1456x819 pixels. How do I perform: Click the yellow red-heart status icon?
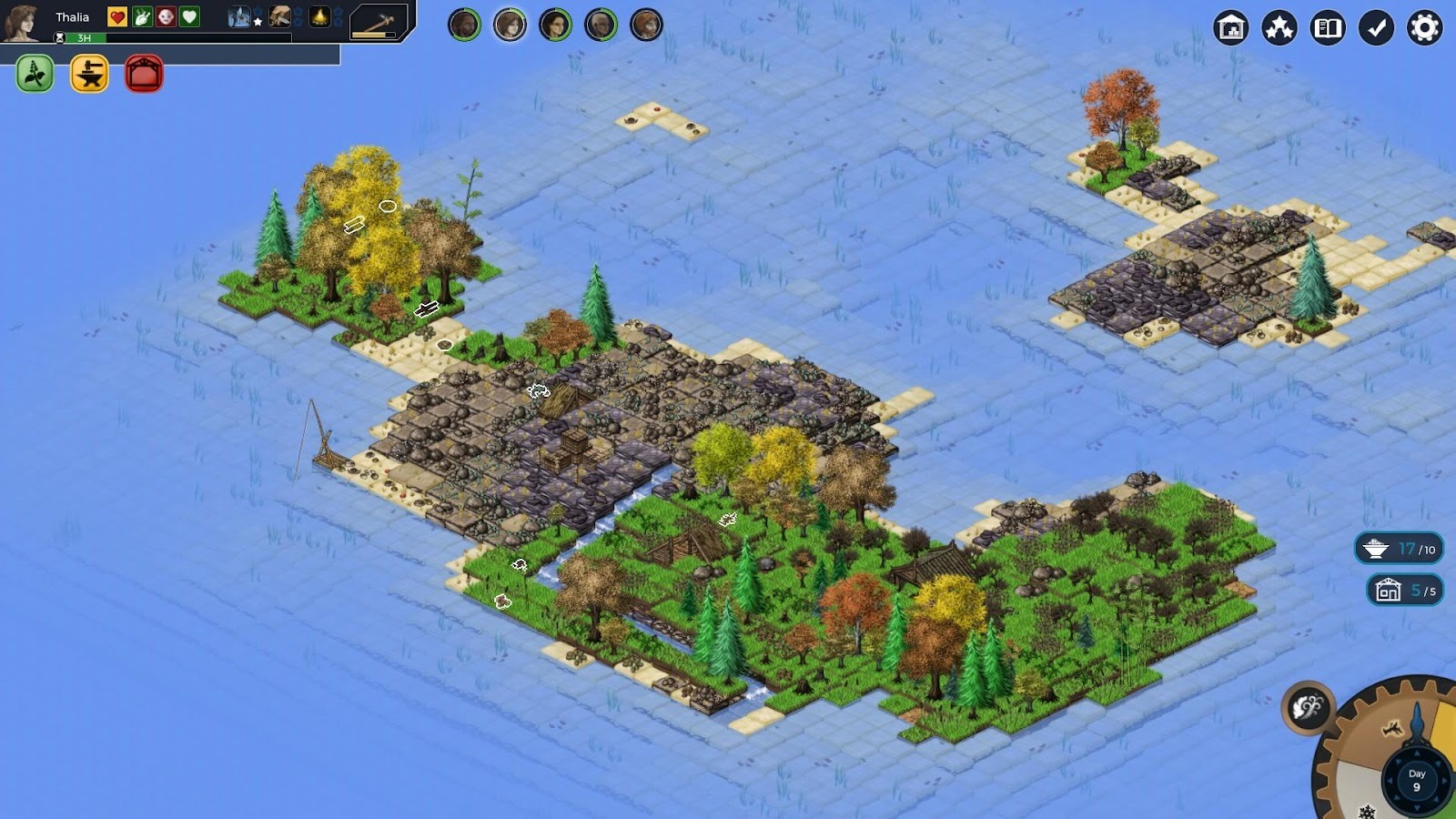[x=117, y=16]
